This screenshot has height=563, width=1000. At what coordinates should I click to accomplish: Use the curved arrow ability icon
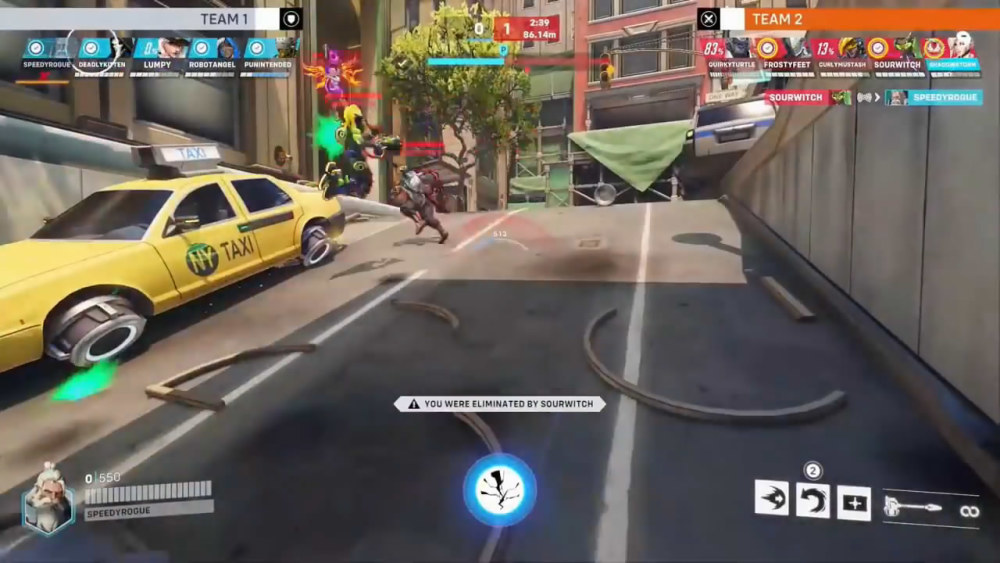coord(812,499)
